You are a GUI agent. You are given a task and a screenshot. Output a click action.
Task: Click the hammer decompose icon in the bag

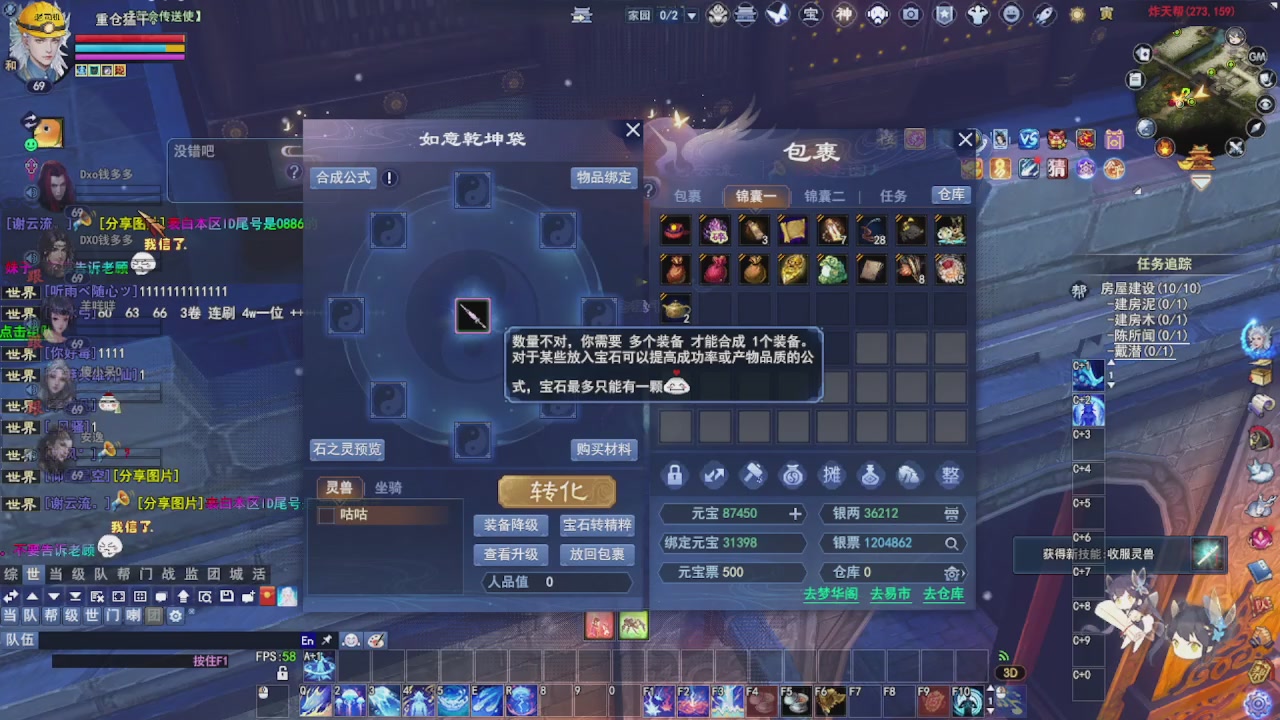tap(753, 475)
